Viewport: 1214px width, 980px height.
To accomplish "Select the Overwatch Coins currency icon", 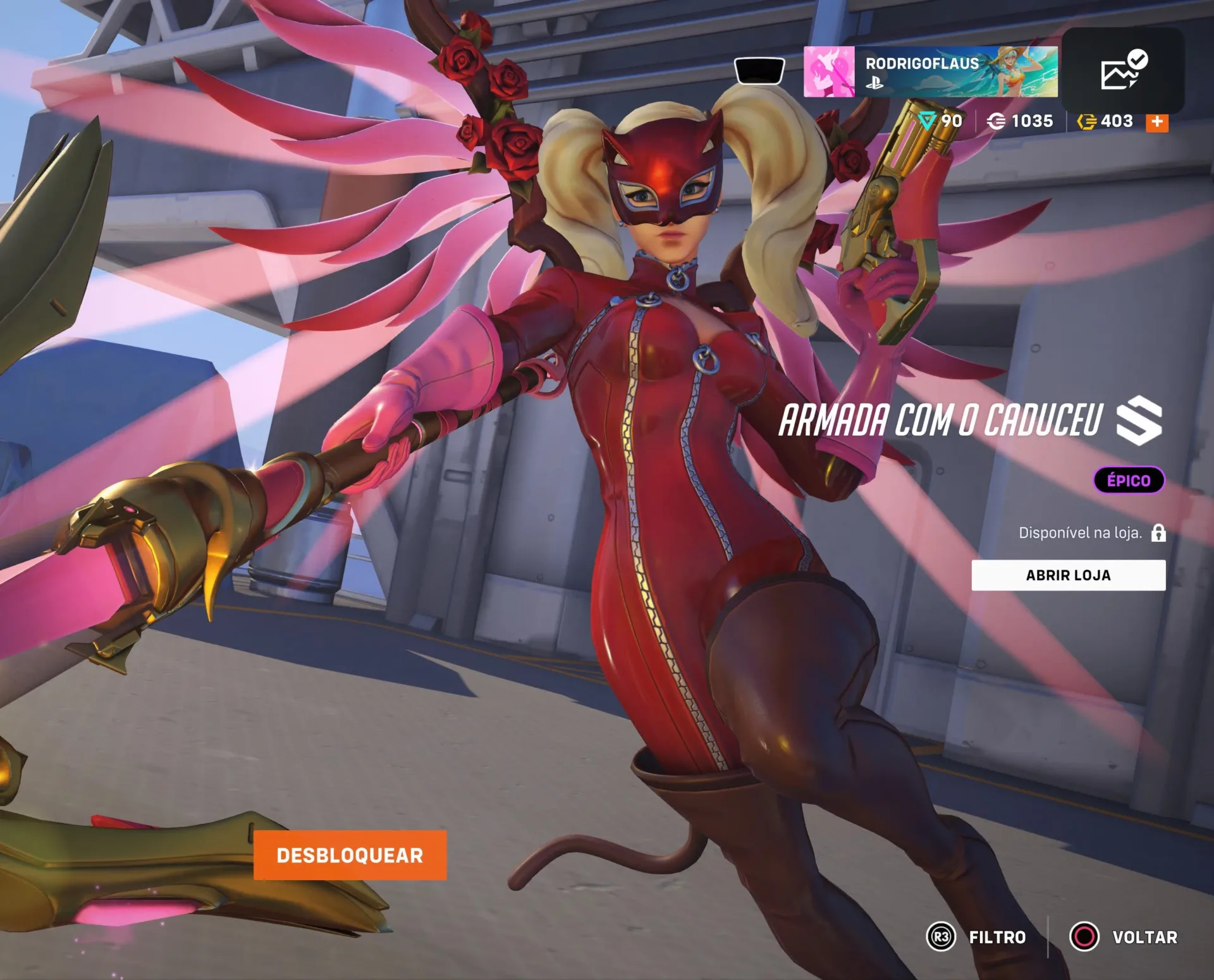I will pos(998,121).
